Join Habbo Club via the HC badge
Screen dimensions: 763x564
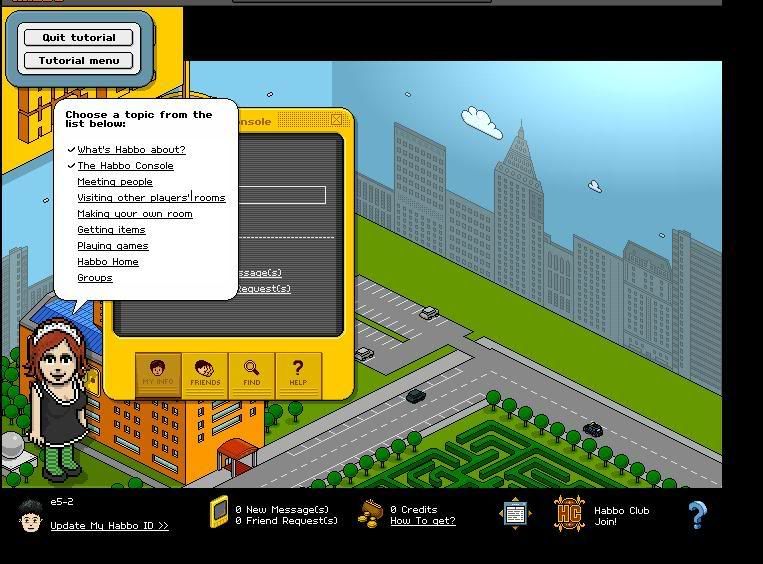[x=569, y=515]
